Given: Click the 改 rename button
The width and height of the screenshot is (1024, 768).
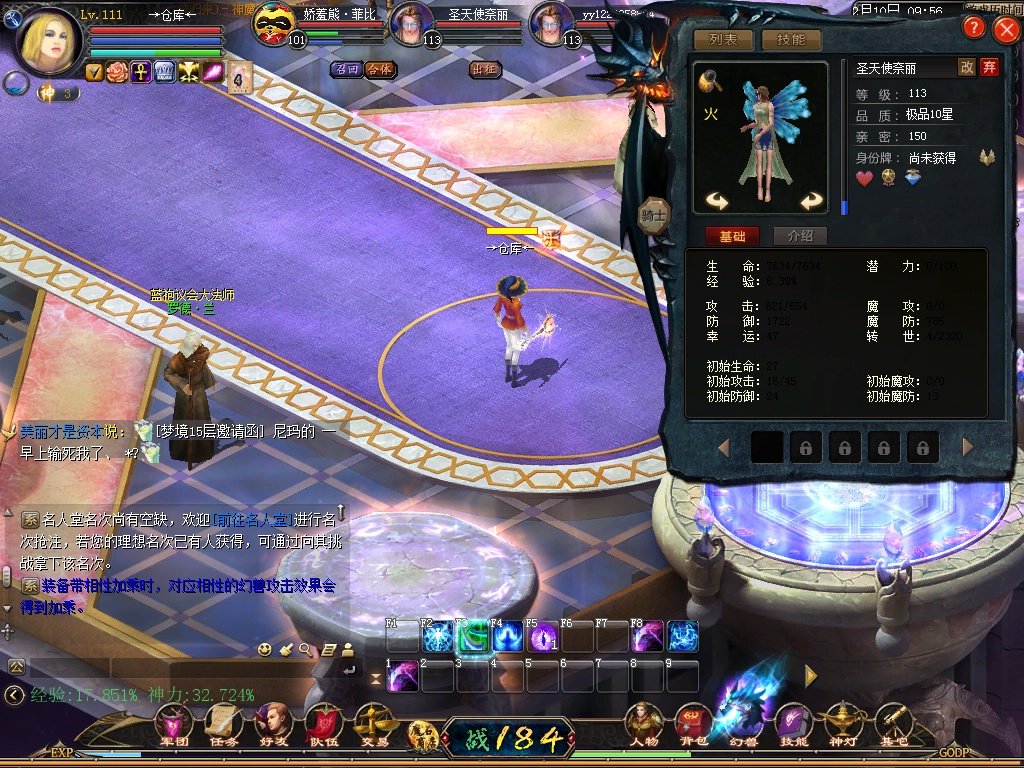Looking at the screenshot, I should coord(967,67).
